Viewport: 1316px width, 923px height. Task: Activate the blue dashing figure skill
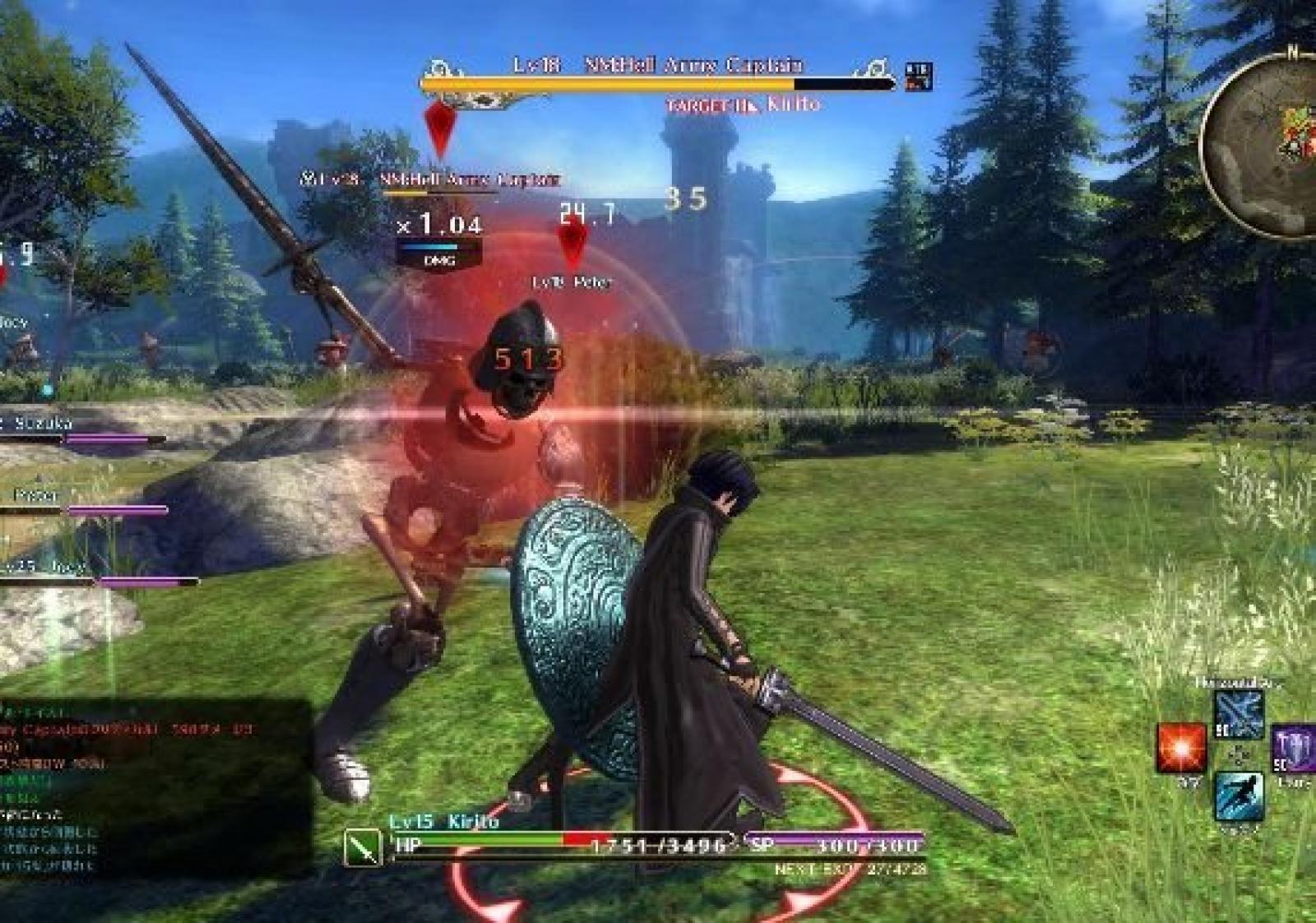1239,795
